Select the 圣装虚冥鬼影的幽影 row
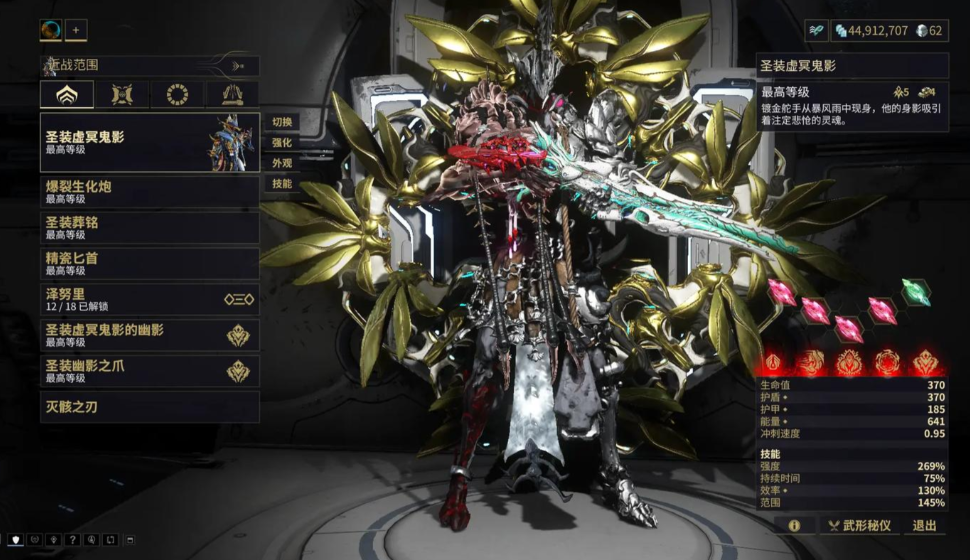 click(149, 335)
